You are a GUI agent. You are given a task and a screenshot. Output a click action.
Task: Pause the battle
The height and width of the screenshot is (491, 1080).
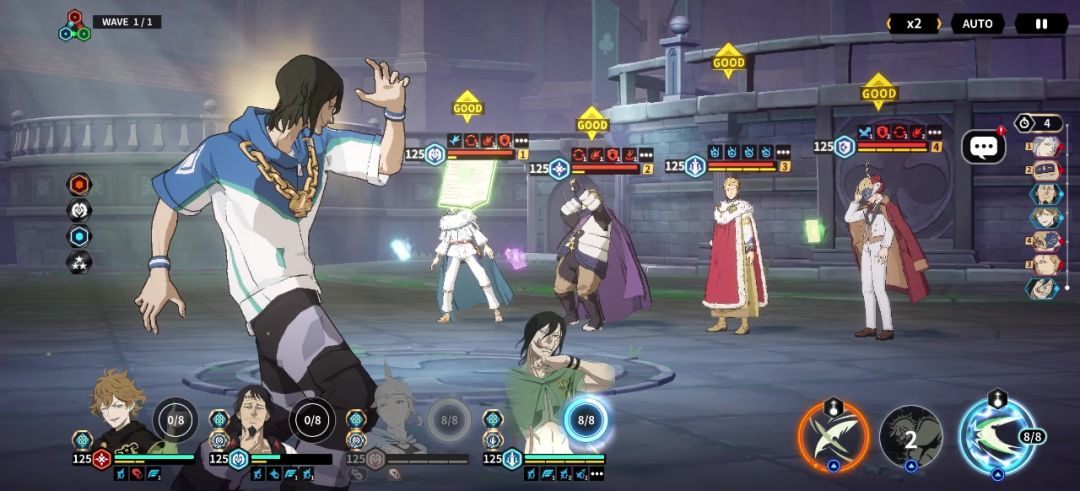tap(1041, 23)
